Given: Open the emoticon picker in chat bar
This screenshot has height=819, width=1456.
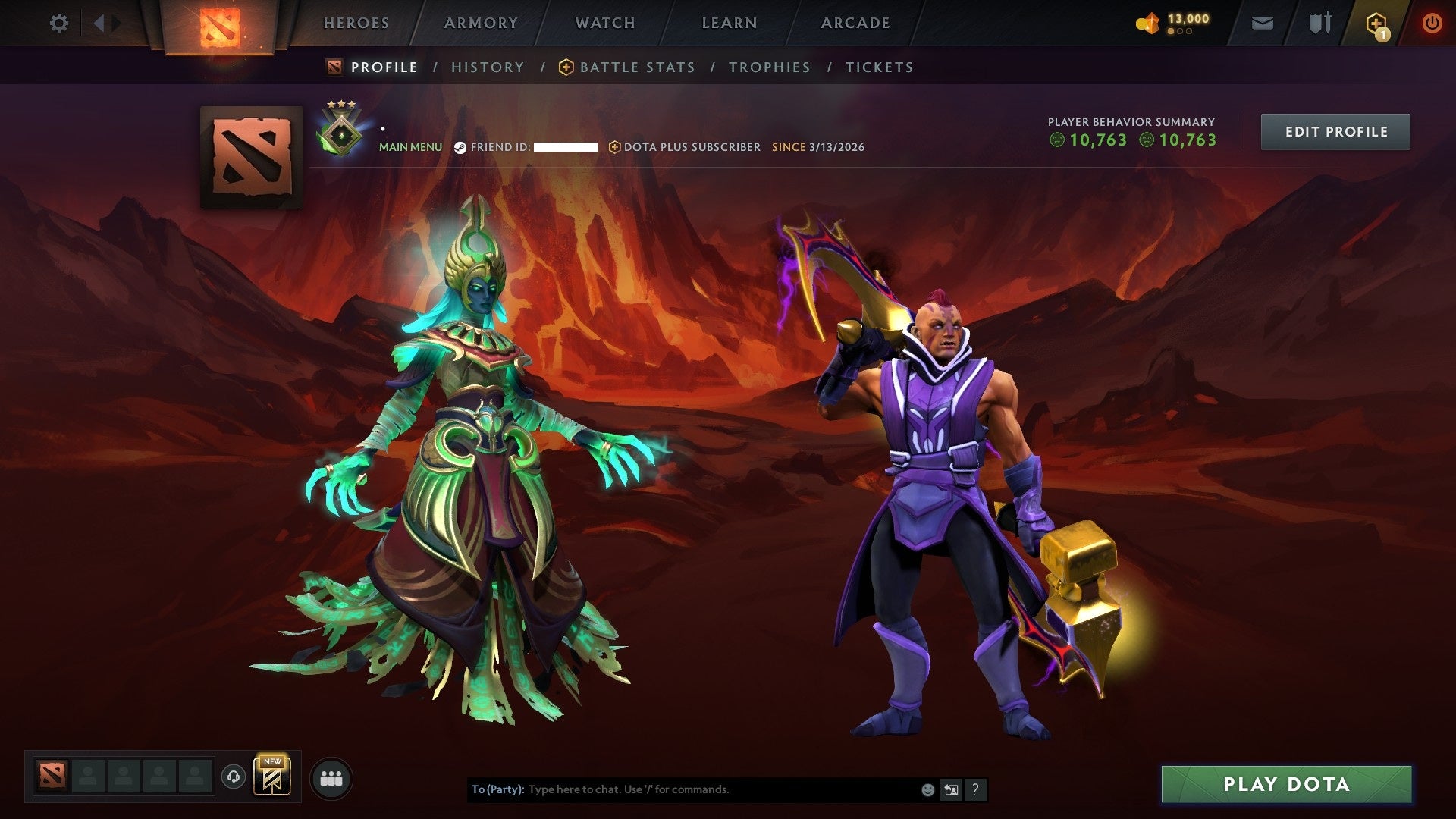Looking at the screenshot, I should tap(927, 789).
